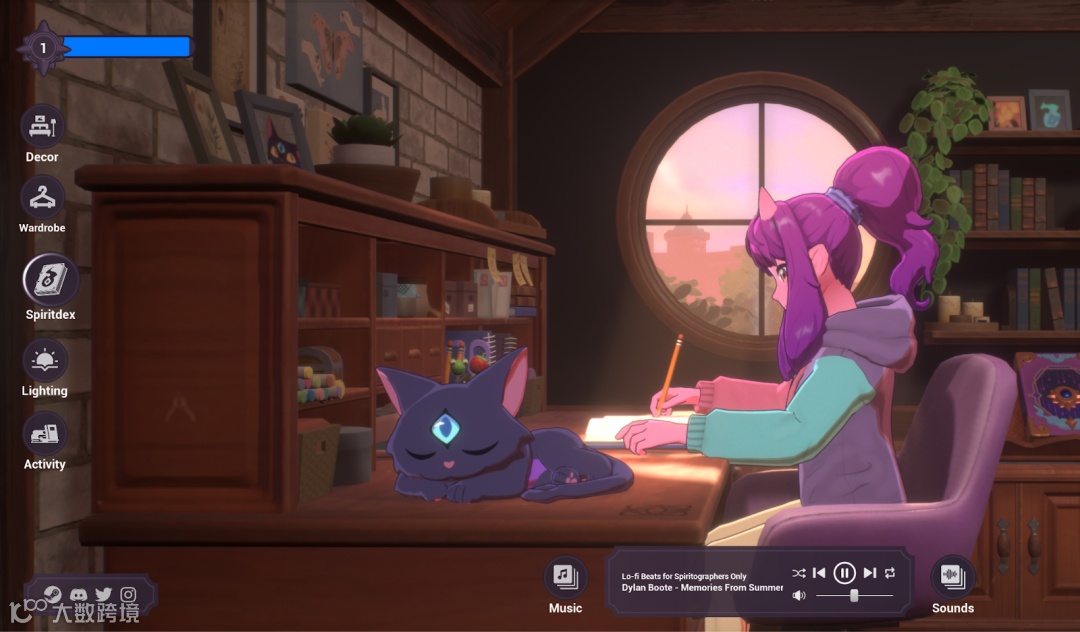The height and width of the screenshot is (632, 1080).
Task: Open the Discord link icon
Action: click(78, 594)
